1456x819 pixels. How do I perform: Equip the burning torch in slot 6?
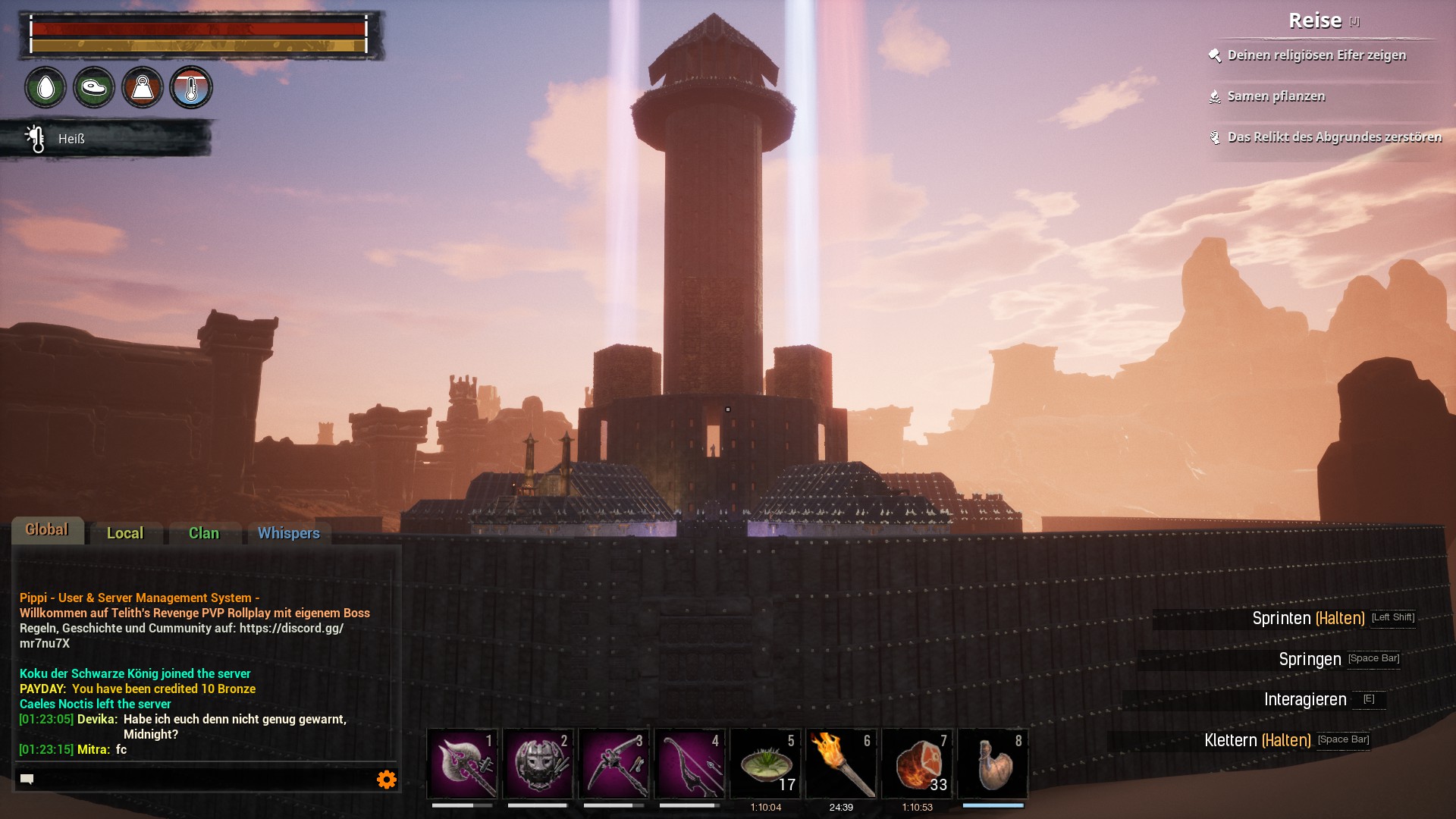coord(841,764)
